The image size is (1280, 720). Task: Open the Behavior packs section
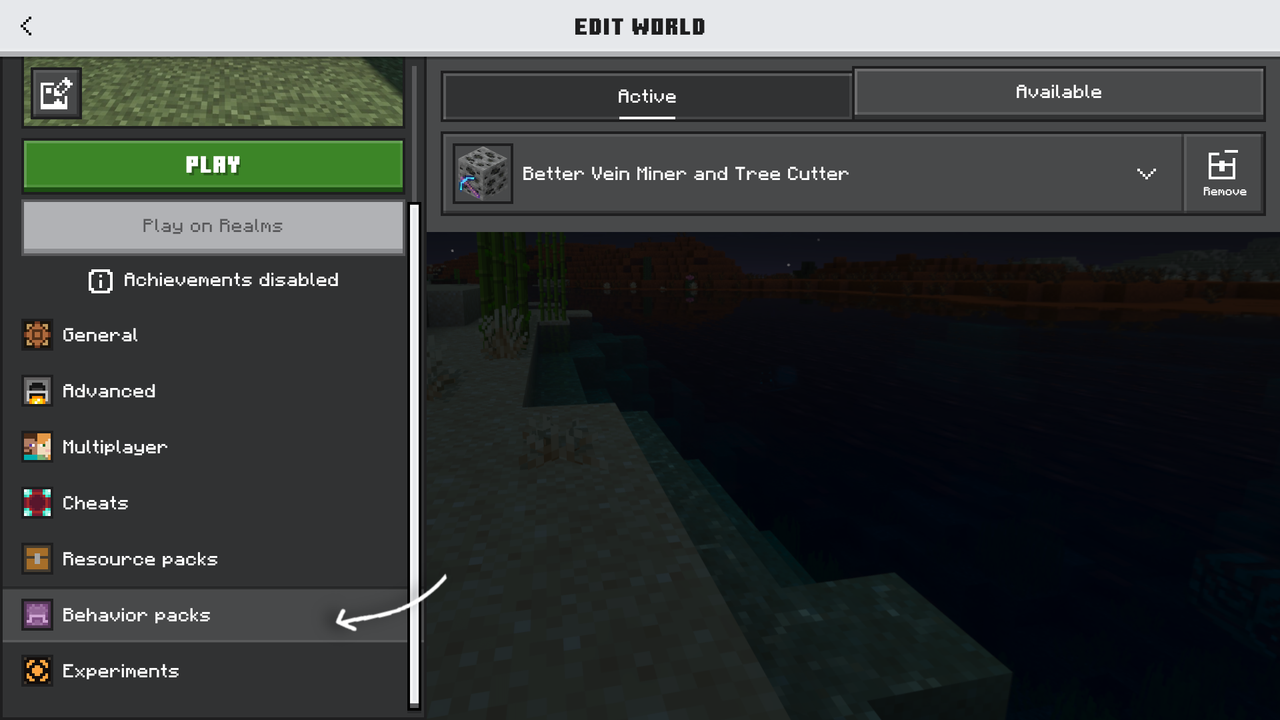(x=136, y=615)
